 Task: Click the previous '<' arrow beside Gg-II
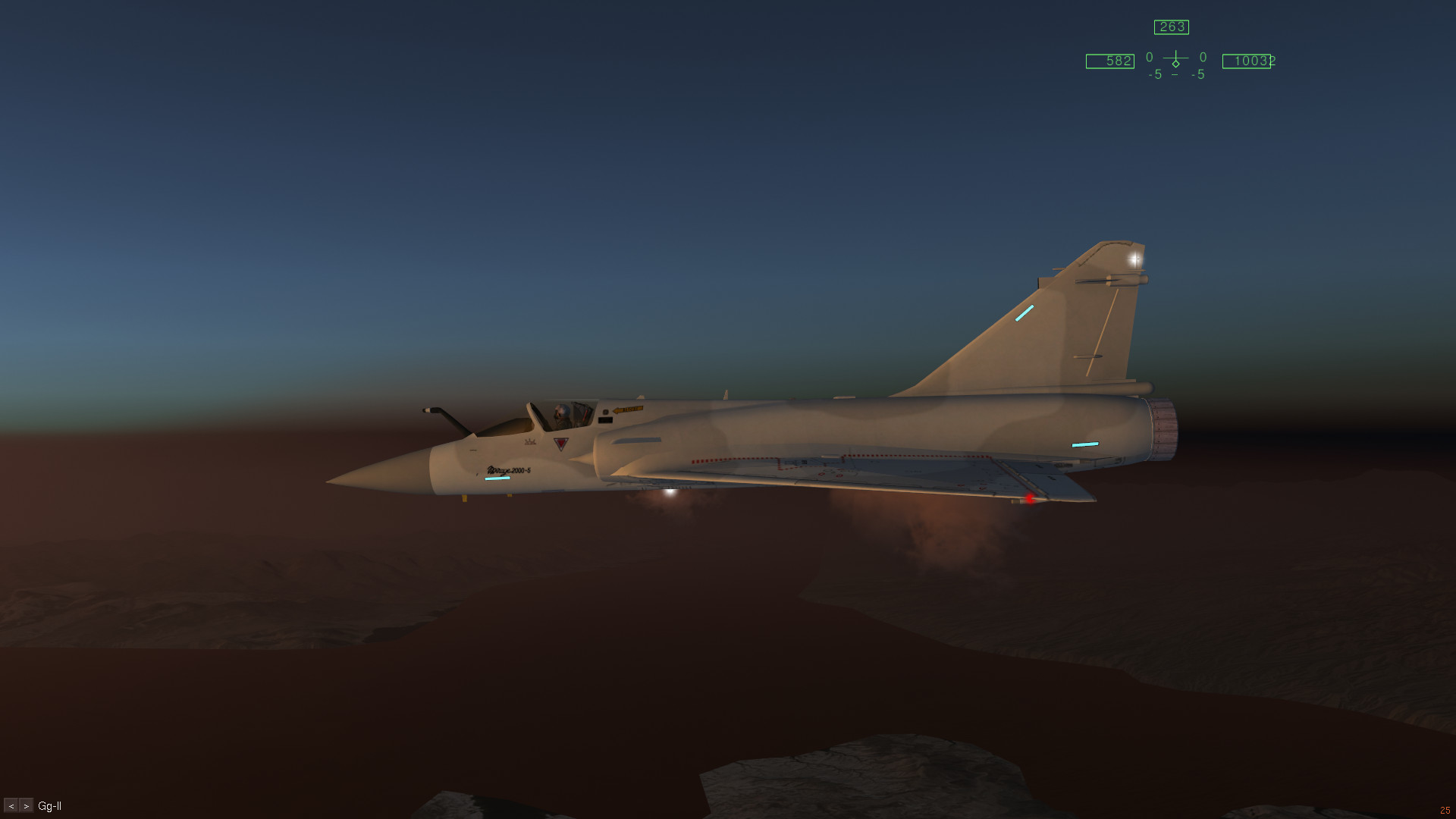tap(11, 806)
